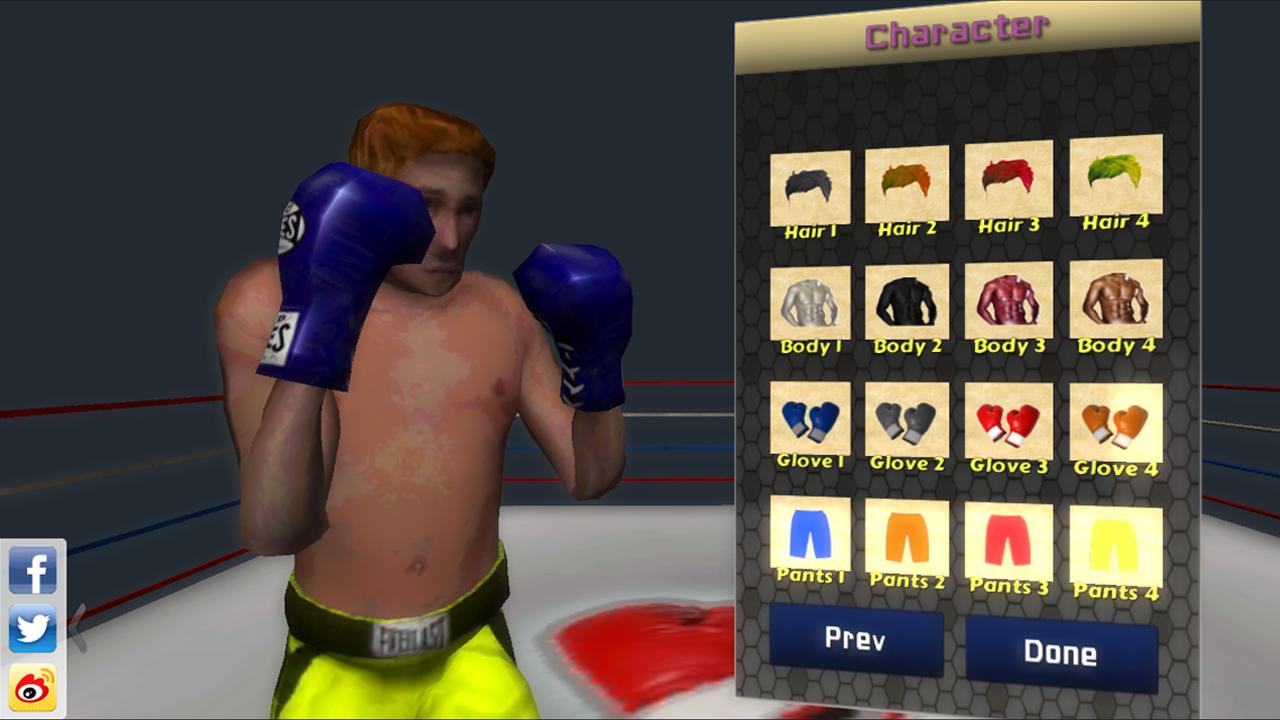Viewport: 1280px width, 720px height.
Task: Go back with the Prev button
Action: tap(855, 641)
